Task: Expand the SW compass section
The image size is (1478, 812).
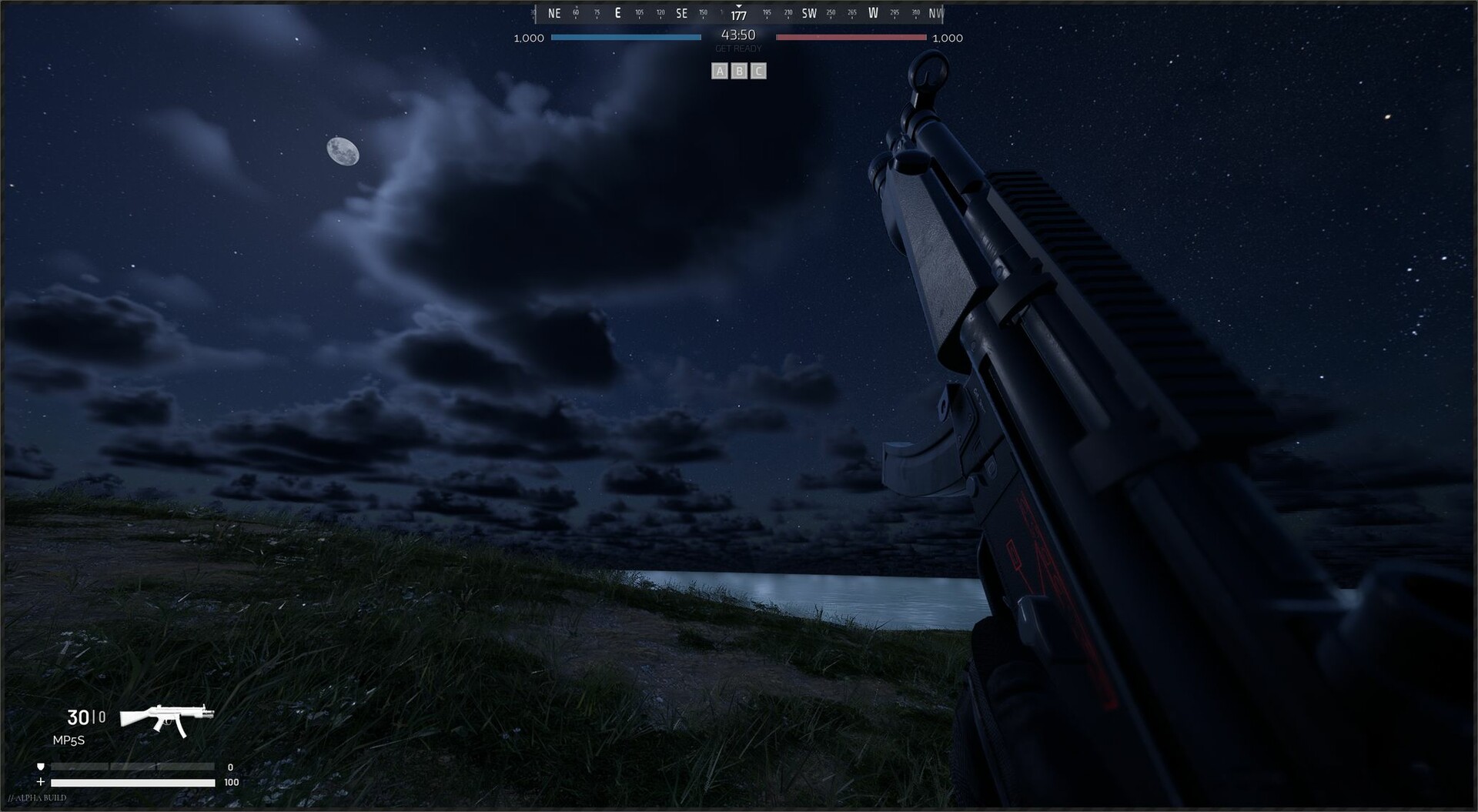Action: click(808, 12)
